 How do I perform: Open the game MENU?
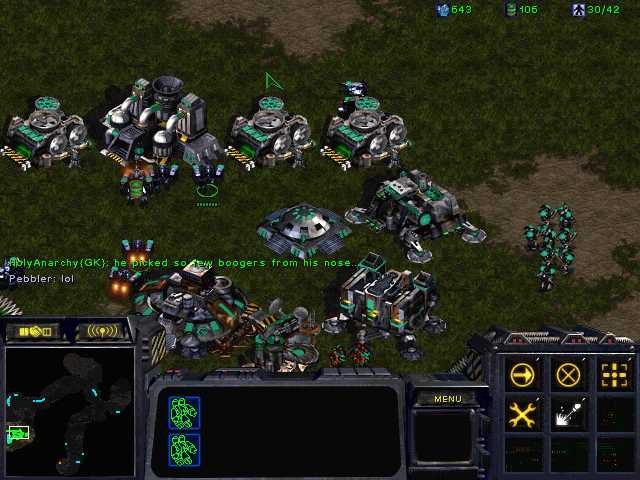[x=447, y=399]
